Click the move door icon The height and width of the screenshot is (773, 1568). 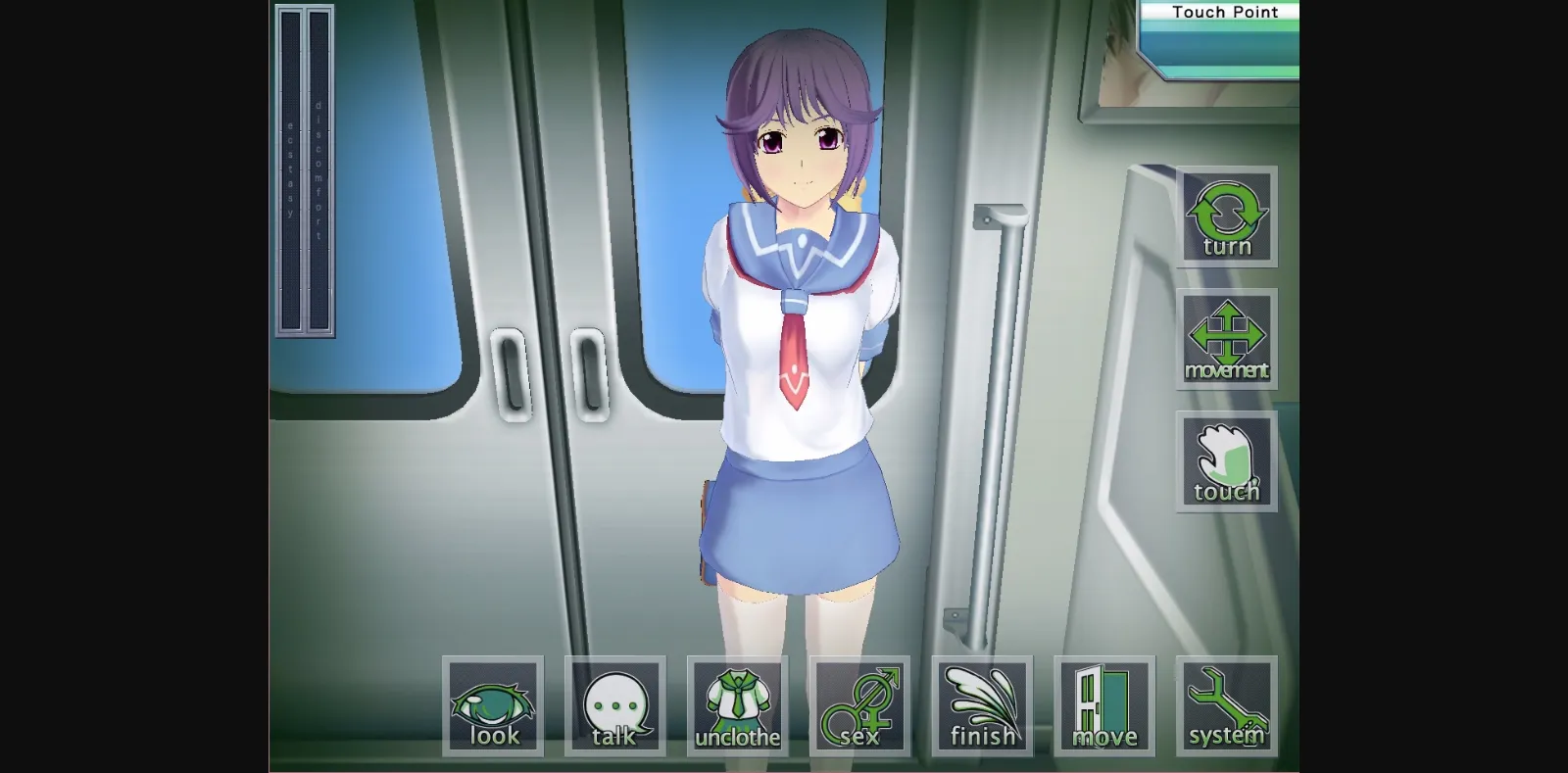1103,701
